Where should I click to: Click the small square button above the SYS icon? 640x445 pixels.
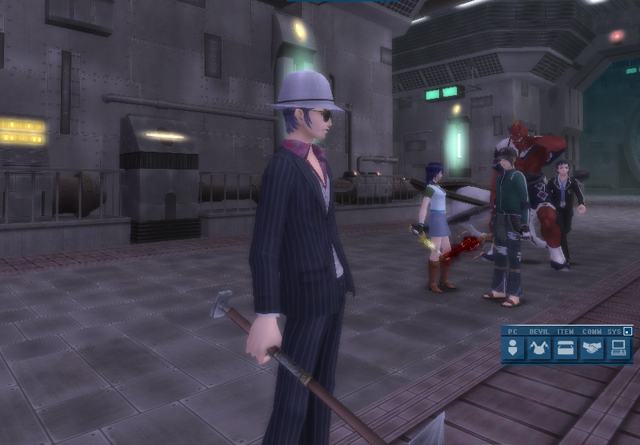pyautogui.click(x=628, y=330)
